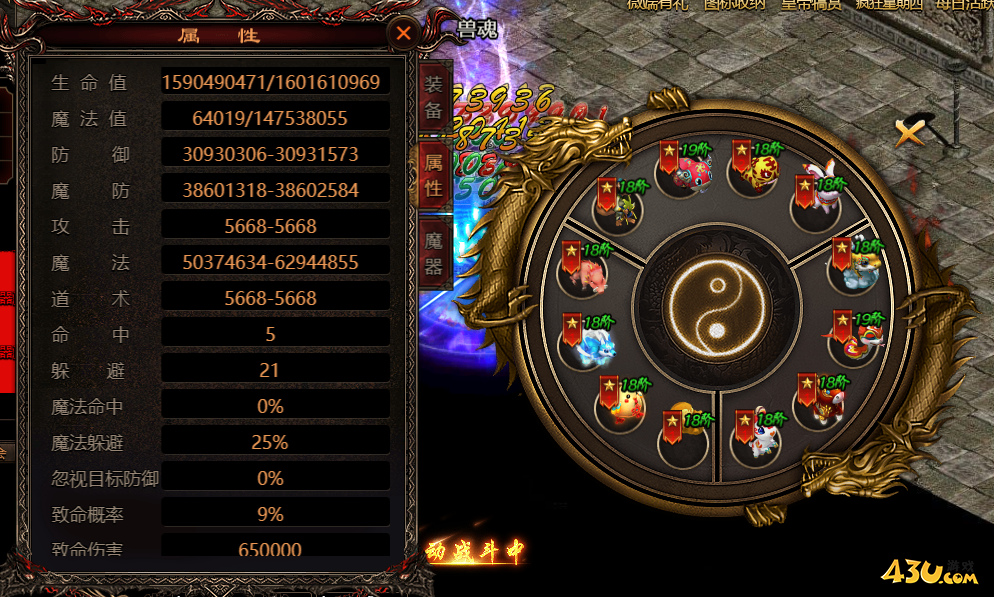Screen dimensions: 994x597
Task: Open the 图标收纳 icon collapse menu
Action: tap(735, 5)
